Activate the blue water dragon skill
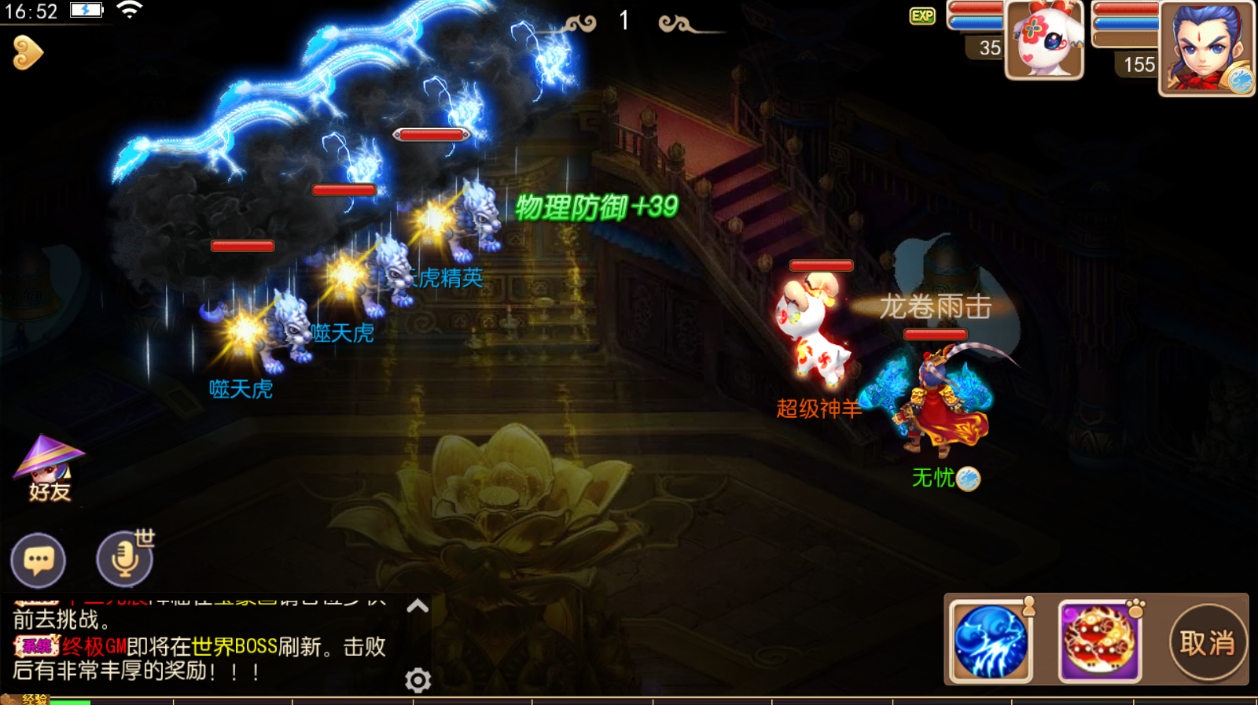Viewport: 1258px width, 705px height. [990, 641]
